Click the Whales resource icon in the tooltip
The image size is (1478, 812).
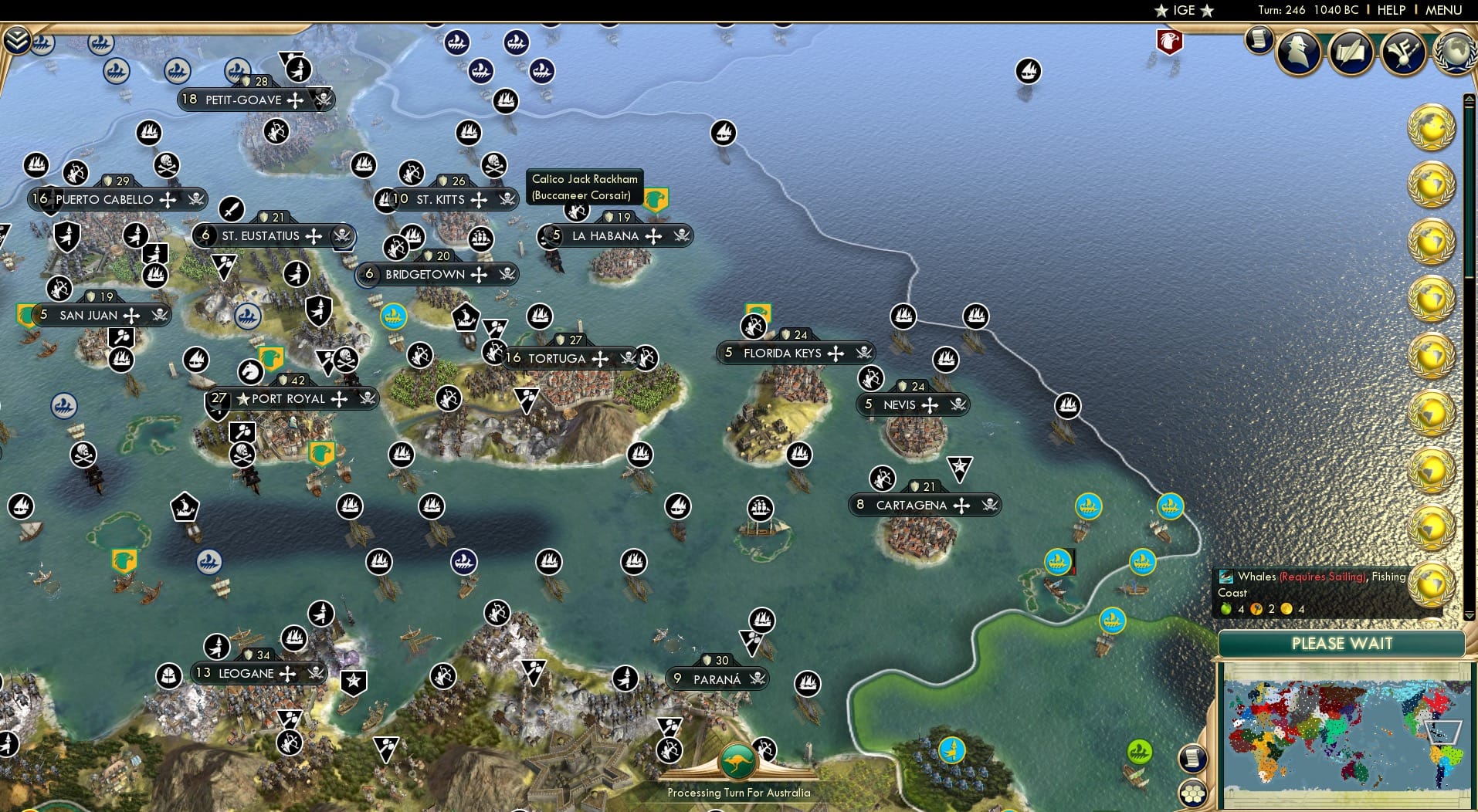click(1226, 577)
